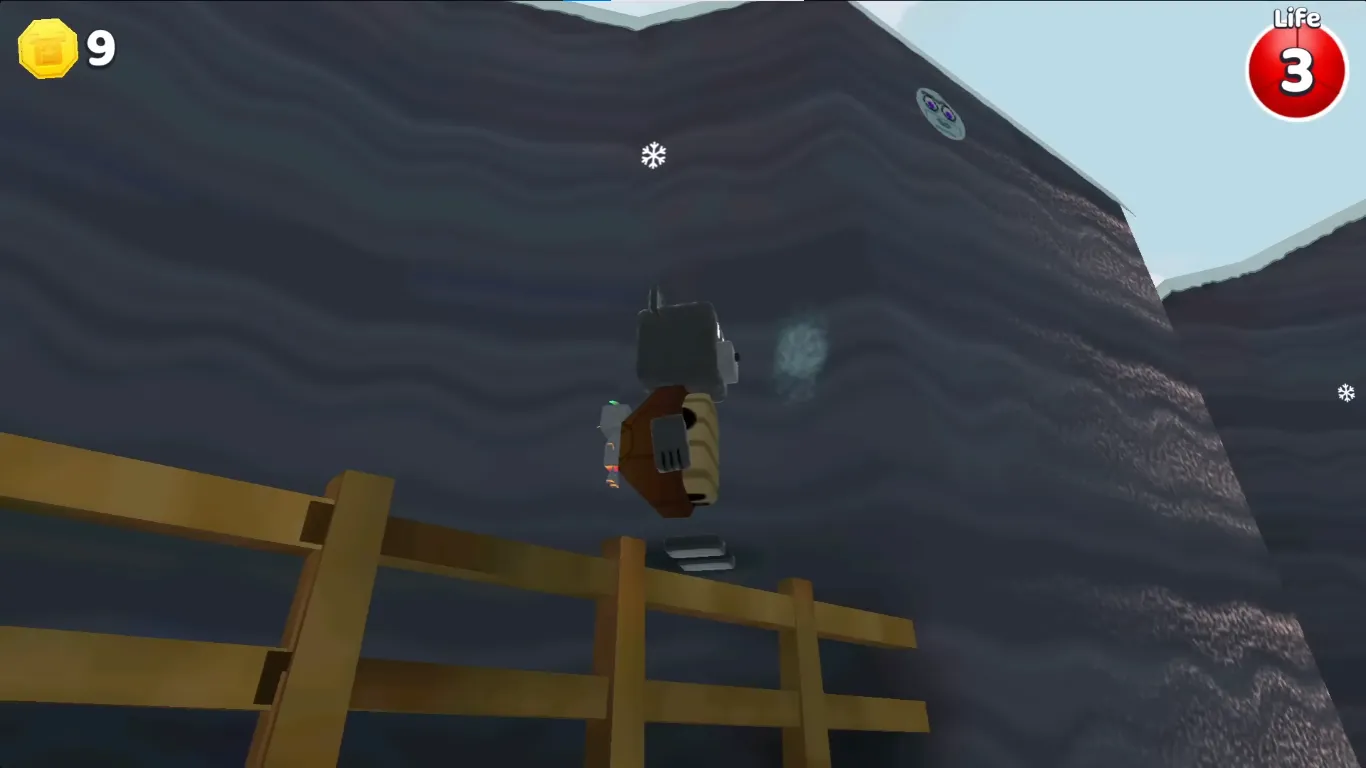
Task: Click the coin count number 9
Action: pos(98,47)
